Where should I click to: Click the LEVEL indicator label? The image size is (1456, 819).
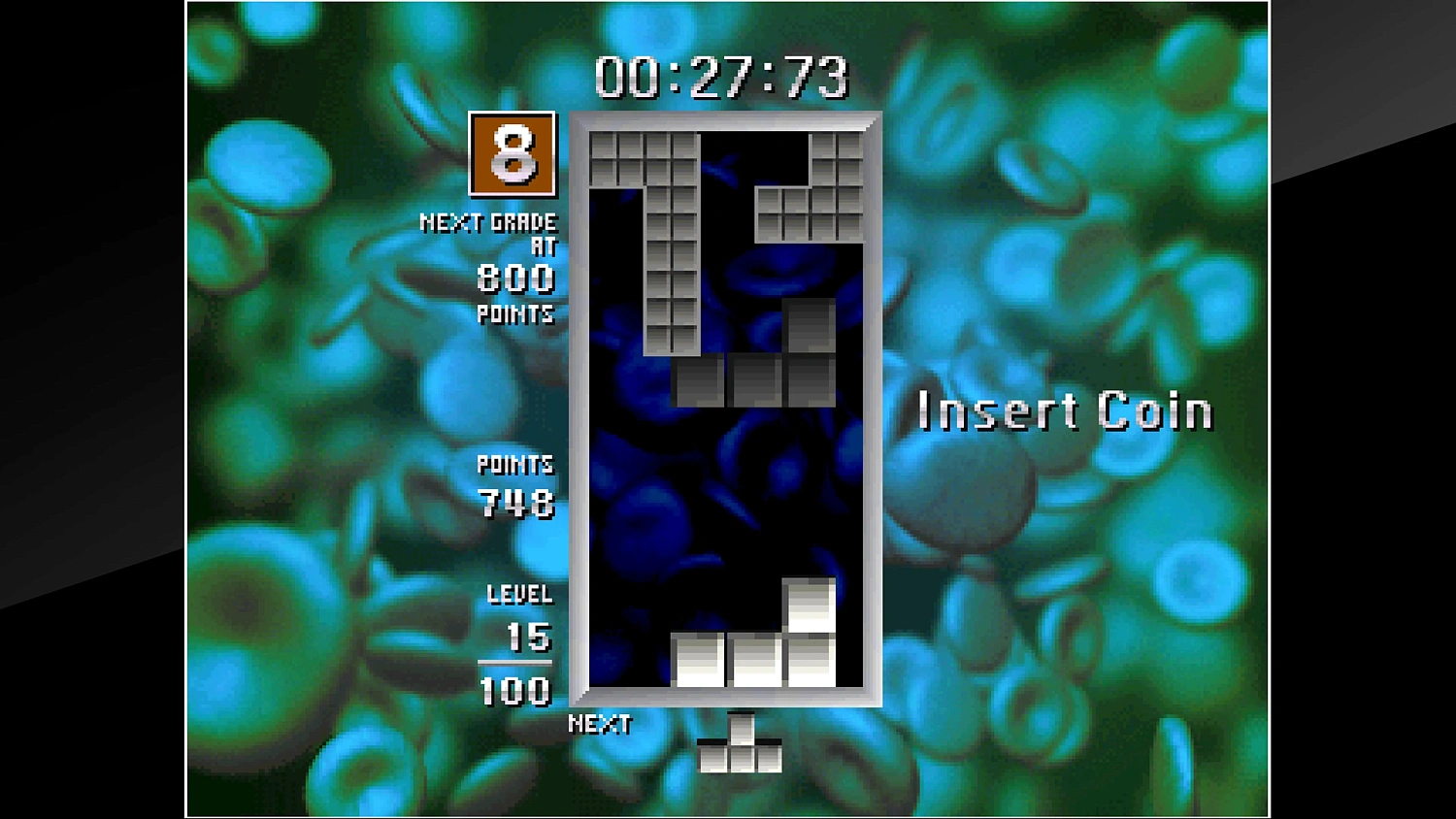click(x=520, y=595)
